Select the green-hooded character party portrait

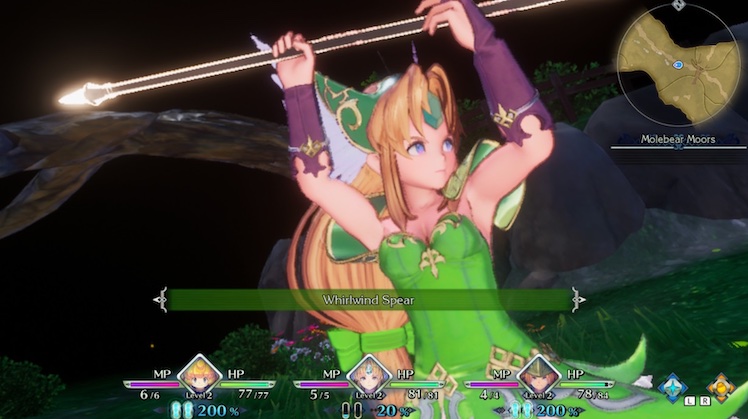coord(539,376)
